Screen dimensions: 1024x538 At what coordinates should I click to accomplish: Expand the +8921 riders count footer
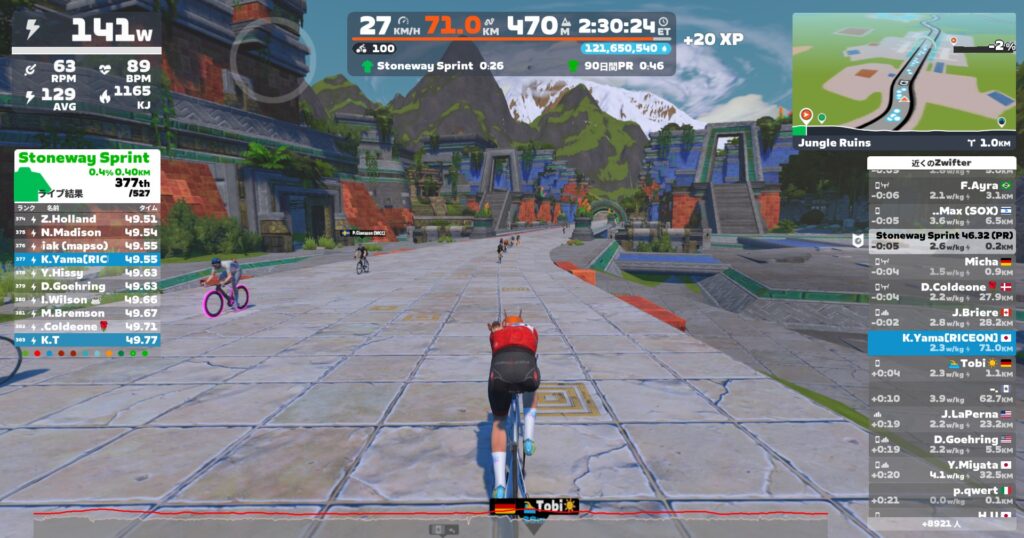click(941, 523)
